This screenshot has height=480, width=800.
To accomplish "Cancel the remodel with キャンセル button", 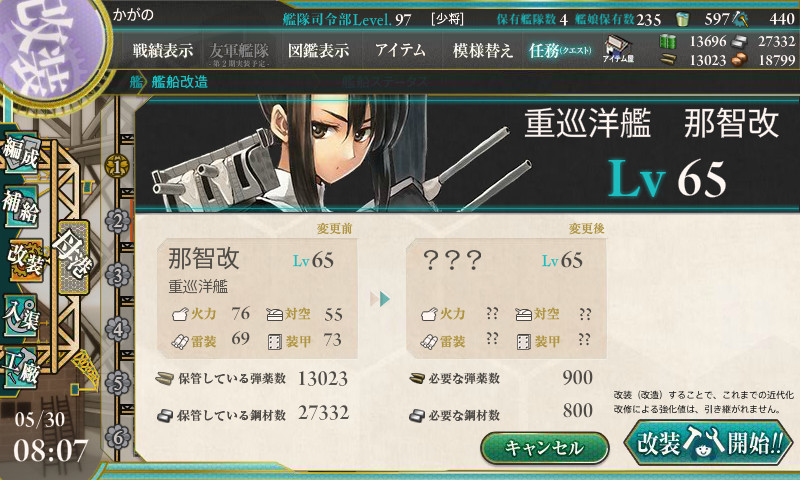I will pyautogui.click(x=544, y=448).
